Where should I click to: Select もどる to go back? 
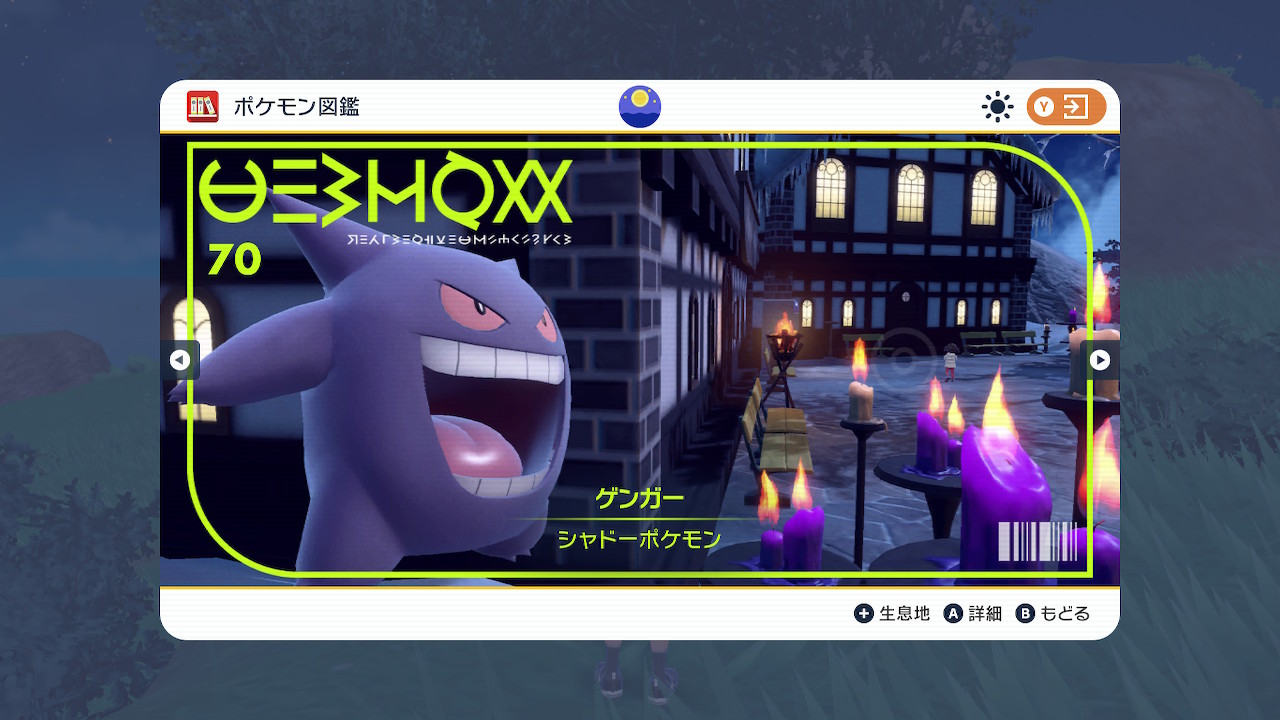1053,613
